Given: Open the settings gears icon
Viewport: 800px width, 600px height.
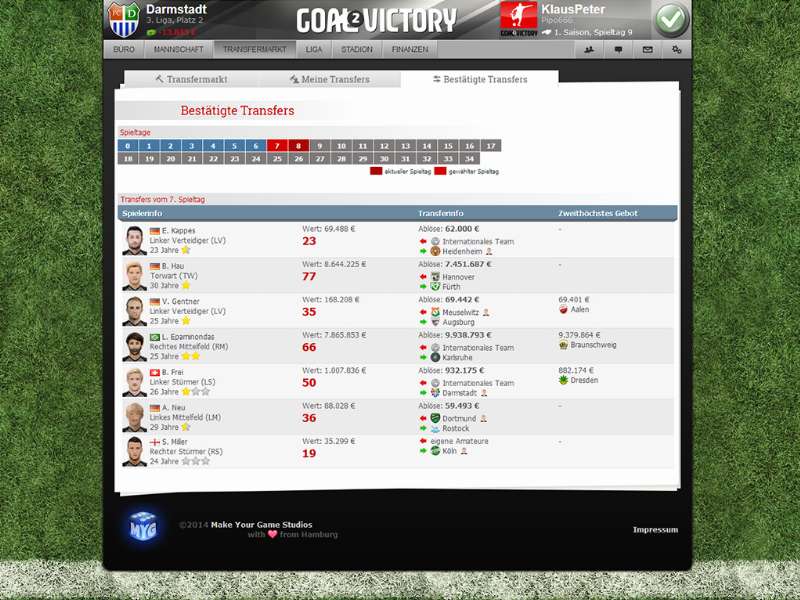Looking at the screenshot, I should click(676, 49).
